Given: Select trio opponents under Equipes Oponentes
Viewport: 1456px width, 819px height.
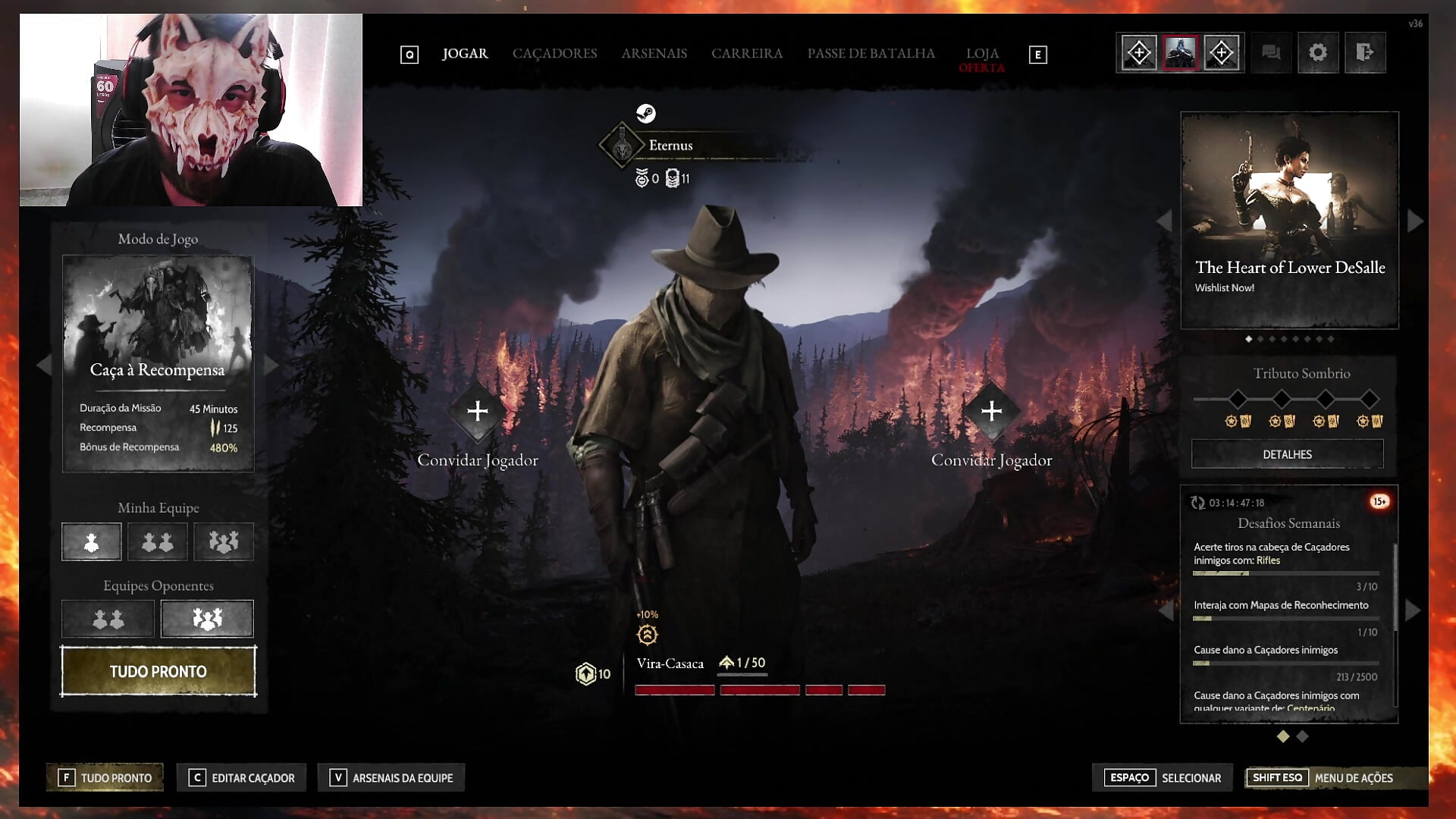Looking at the screenshot, I should pos(207,620).
